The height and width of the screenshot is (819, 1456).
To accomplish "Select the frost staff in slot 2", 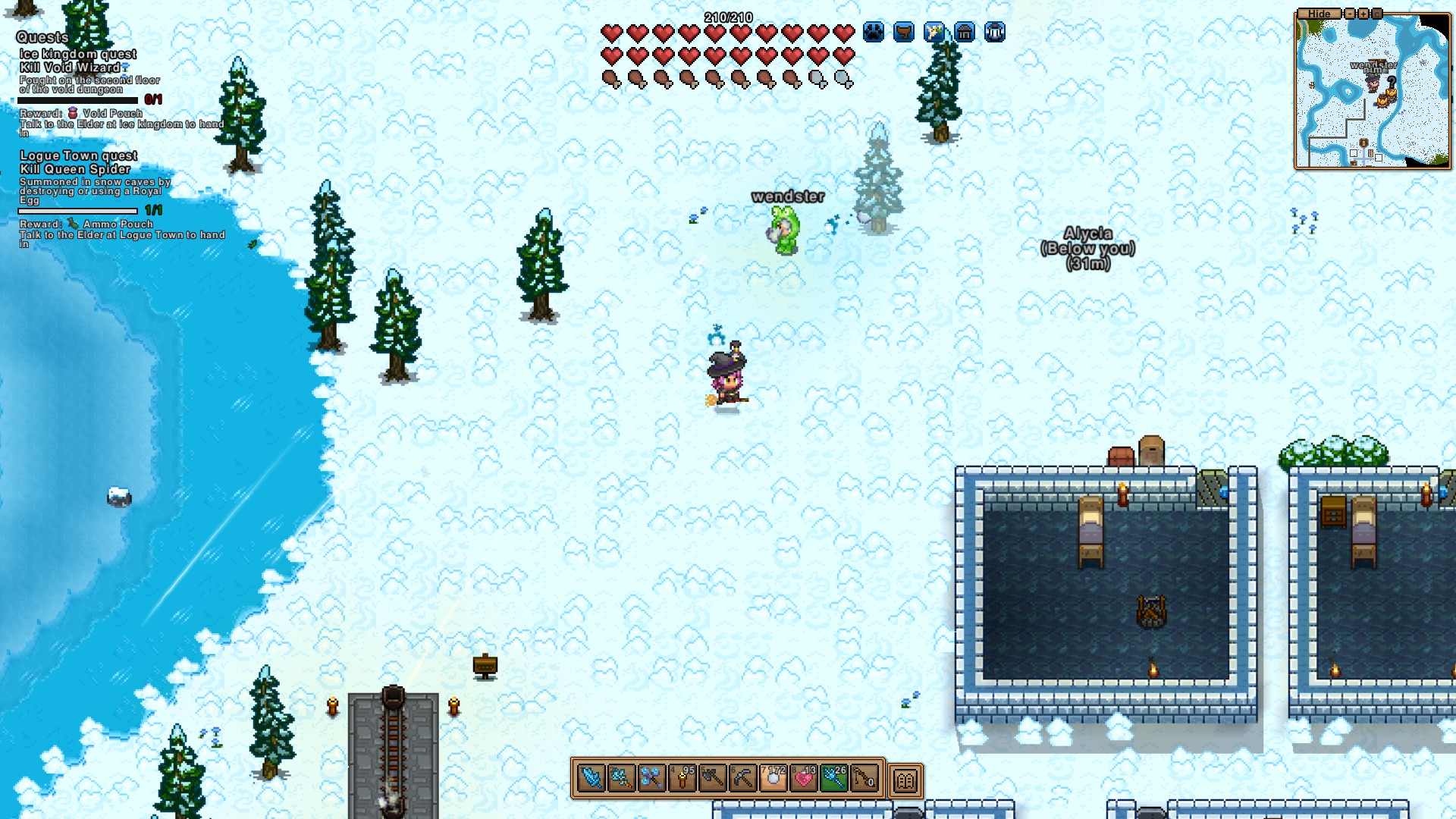I will 622,778.
